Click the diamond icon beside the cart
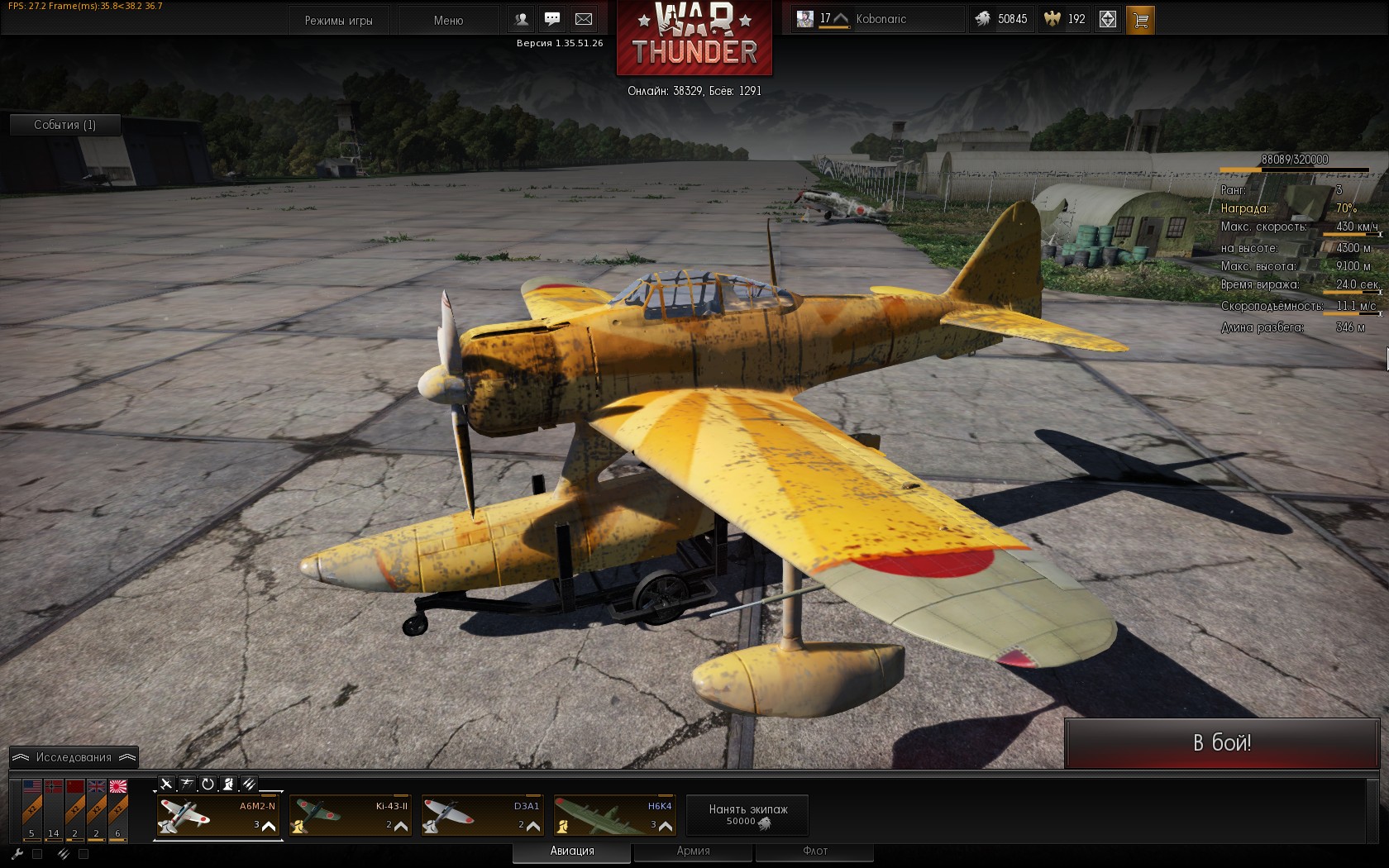Image resolution: width=1389 pixels, height=868 pixels. tap(1108, 20)
